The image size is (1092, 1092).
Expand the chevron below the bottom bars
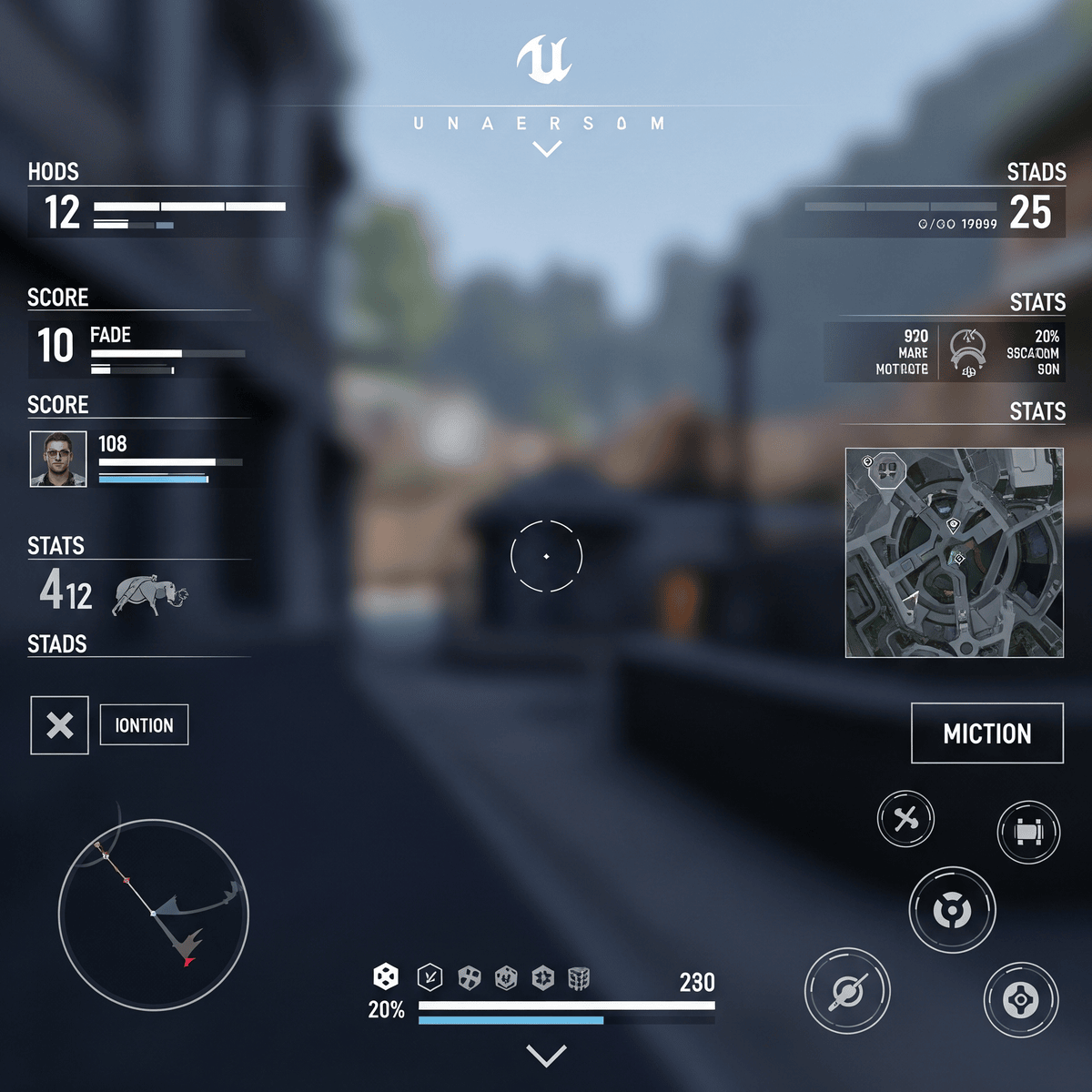[547, 1056]
